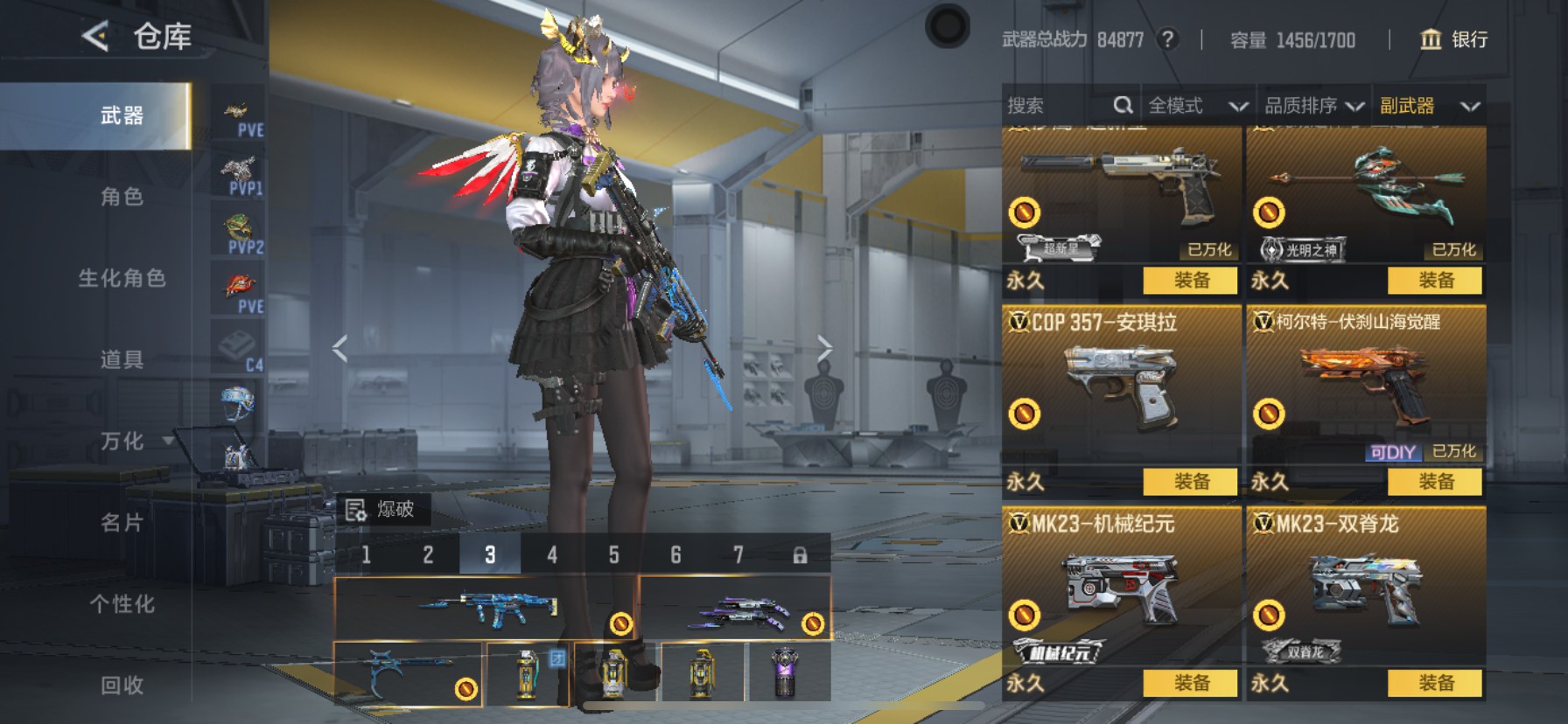Equip the COP 357-安琪拉 pistol
1568x724 pixels.
coord(1191,482)
